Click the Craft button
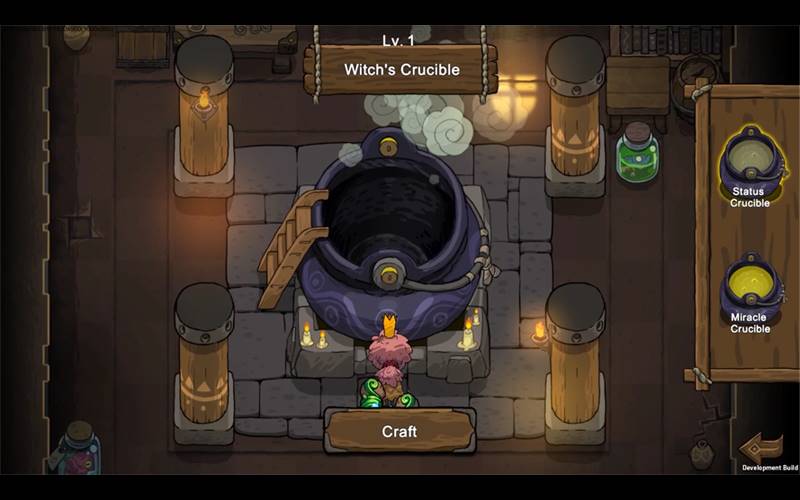This screenshot has height=500, width=800. point(399,432)
